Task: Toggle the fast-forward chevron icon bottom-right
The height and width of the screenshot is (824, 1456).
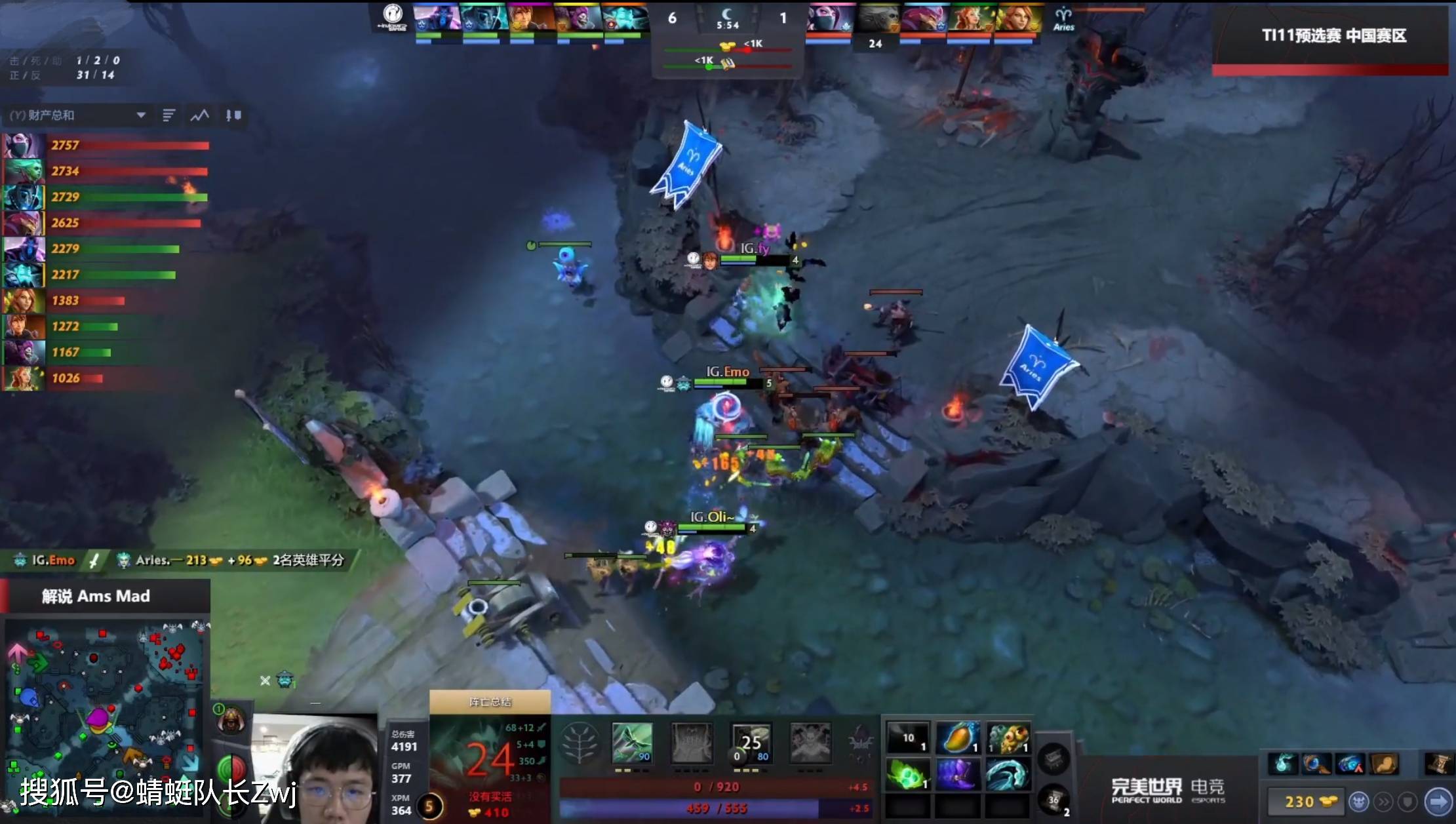Action: [1385, 800]
